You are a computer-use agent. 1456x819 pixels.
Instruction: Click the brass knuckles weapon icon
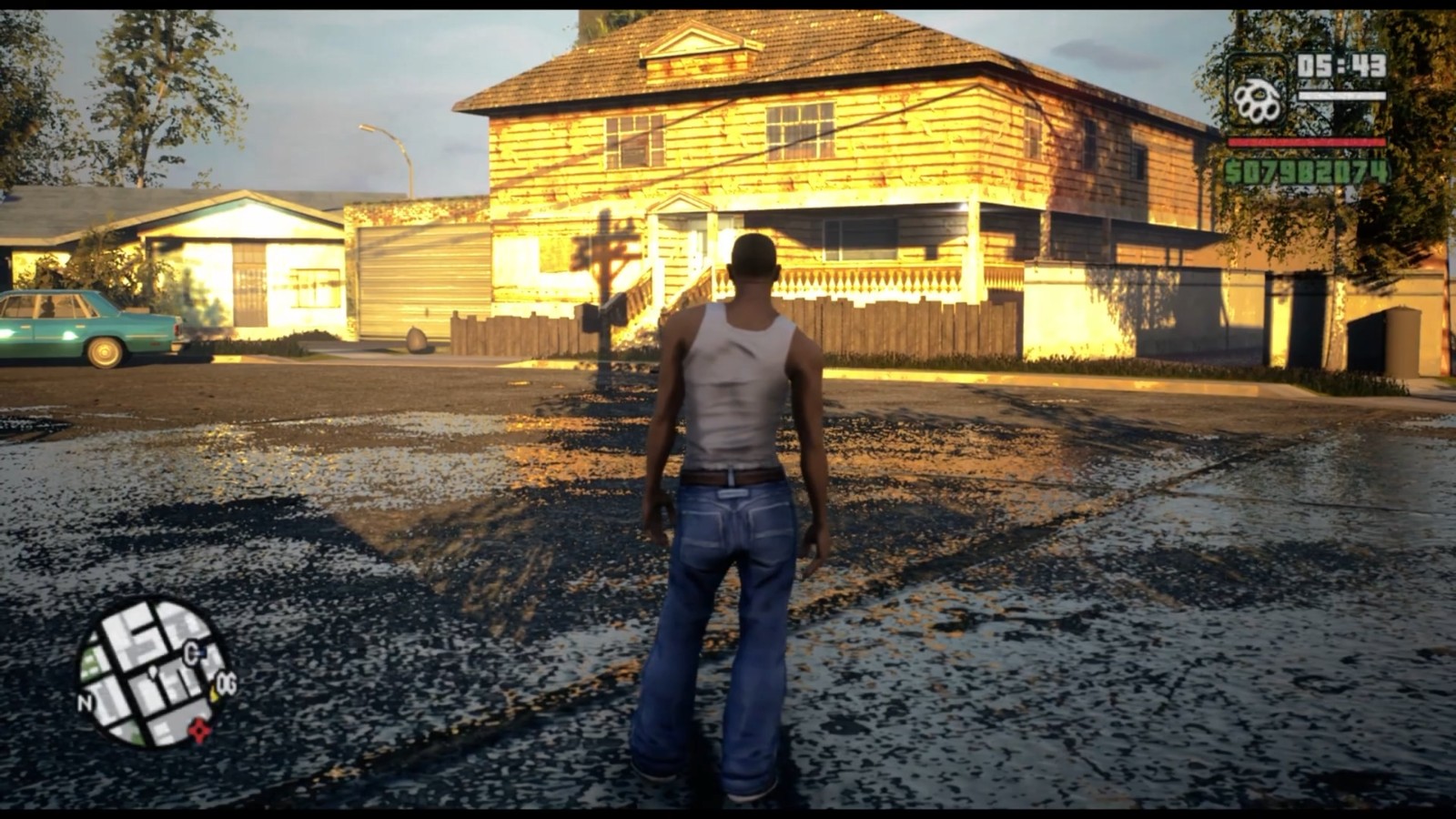coord(1258,98)
